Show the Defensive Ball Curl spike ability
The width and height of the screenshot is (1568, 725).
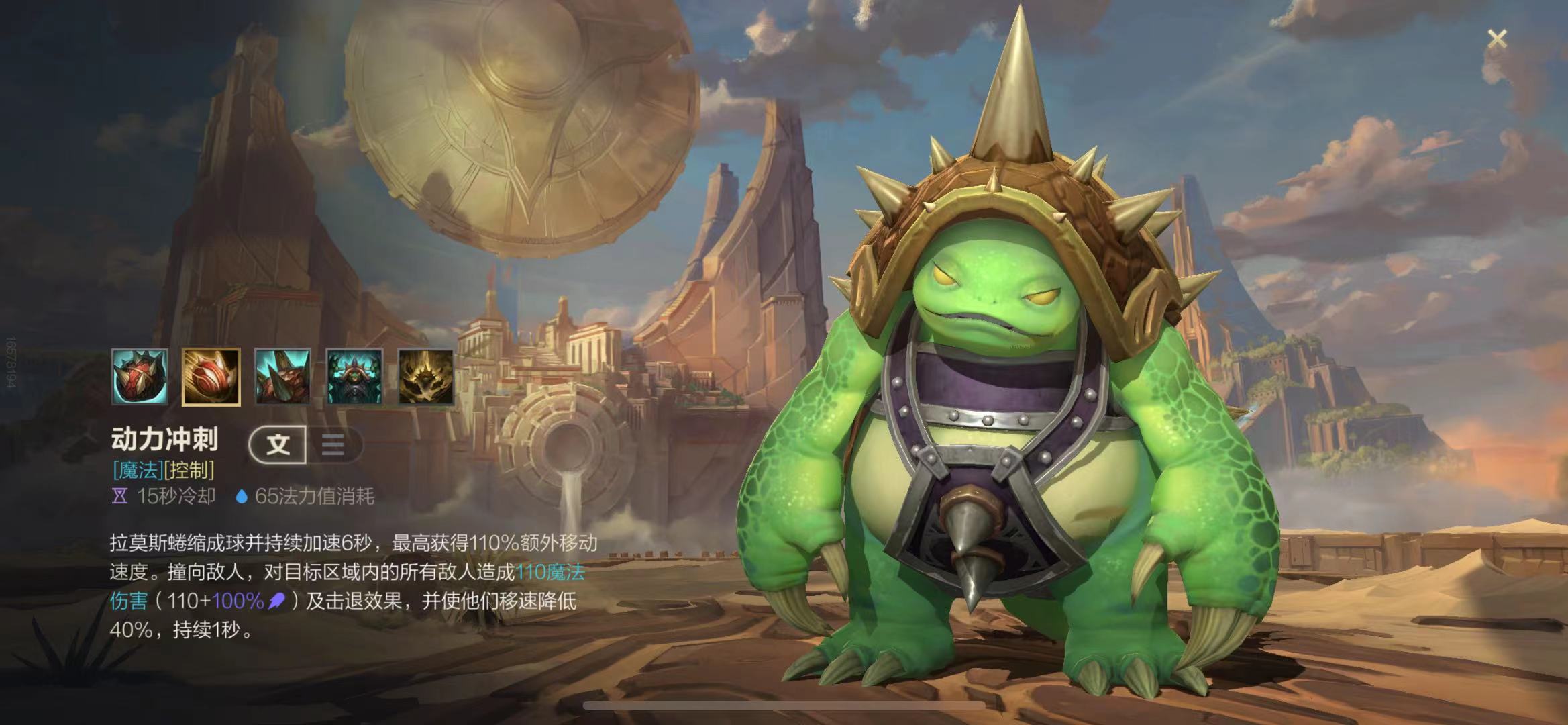pyautogui.click(x=282, y=377)
